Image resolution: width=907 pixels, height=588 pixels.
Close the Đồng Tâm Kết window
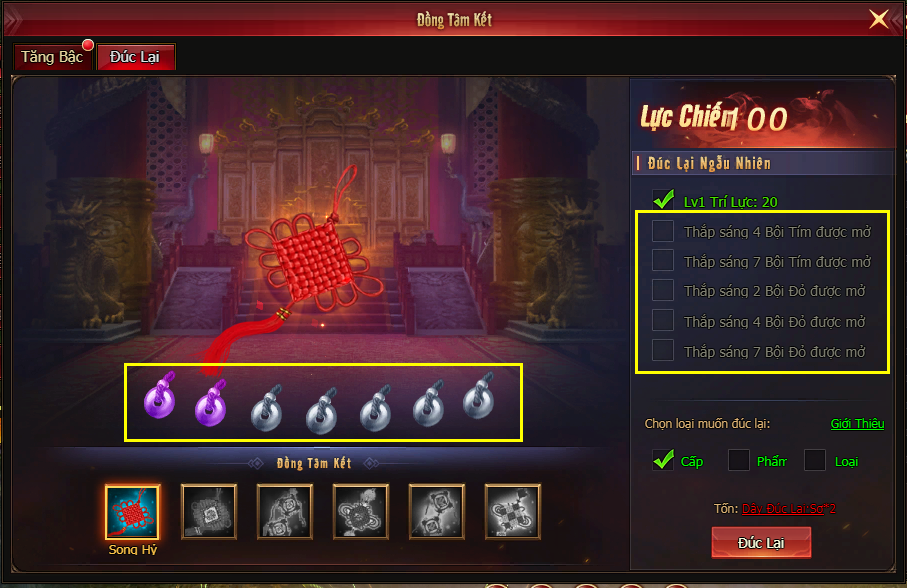pos(878,19)
